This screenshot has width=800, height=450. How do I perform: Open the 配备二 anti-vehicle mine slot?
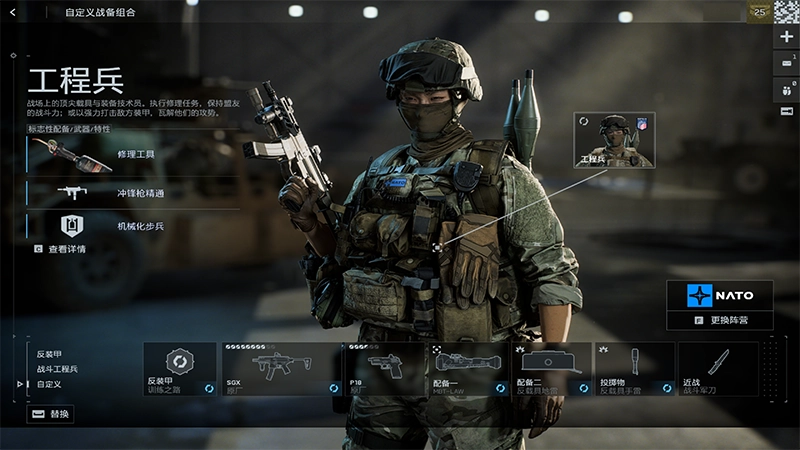click(x=551, y=369)
